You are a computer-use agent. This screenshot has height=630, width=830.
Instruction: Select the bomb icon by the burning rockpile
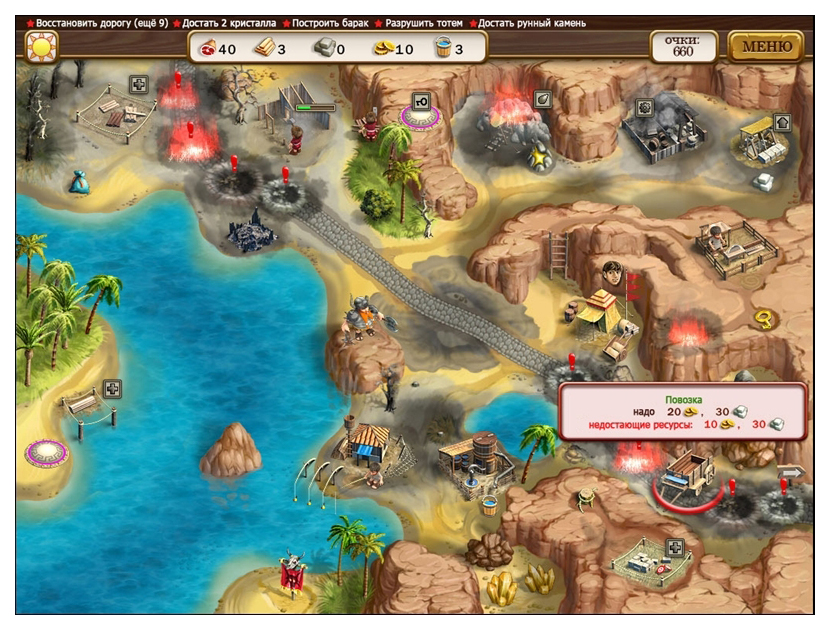(542, 98)
